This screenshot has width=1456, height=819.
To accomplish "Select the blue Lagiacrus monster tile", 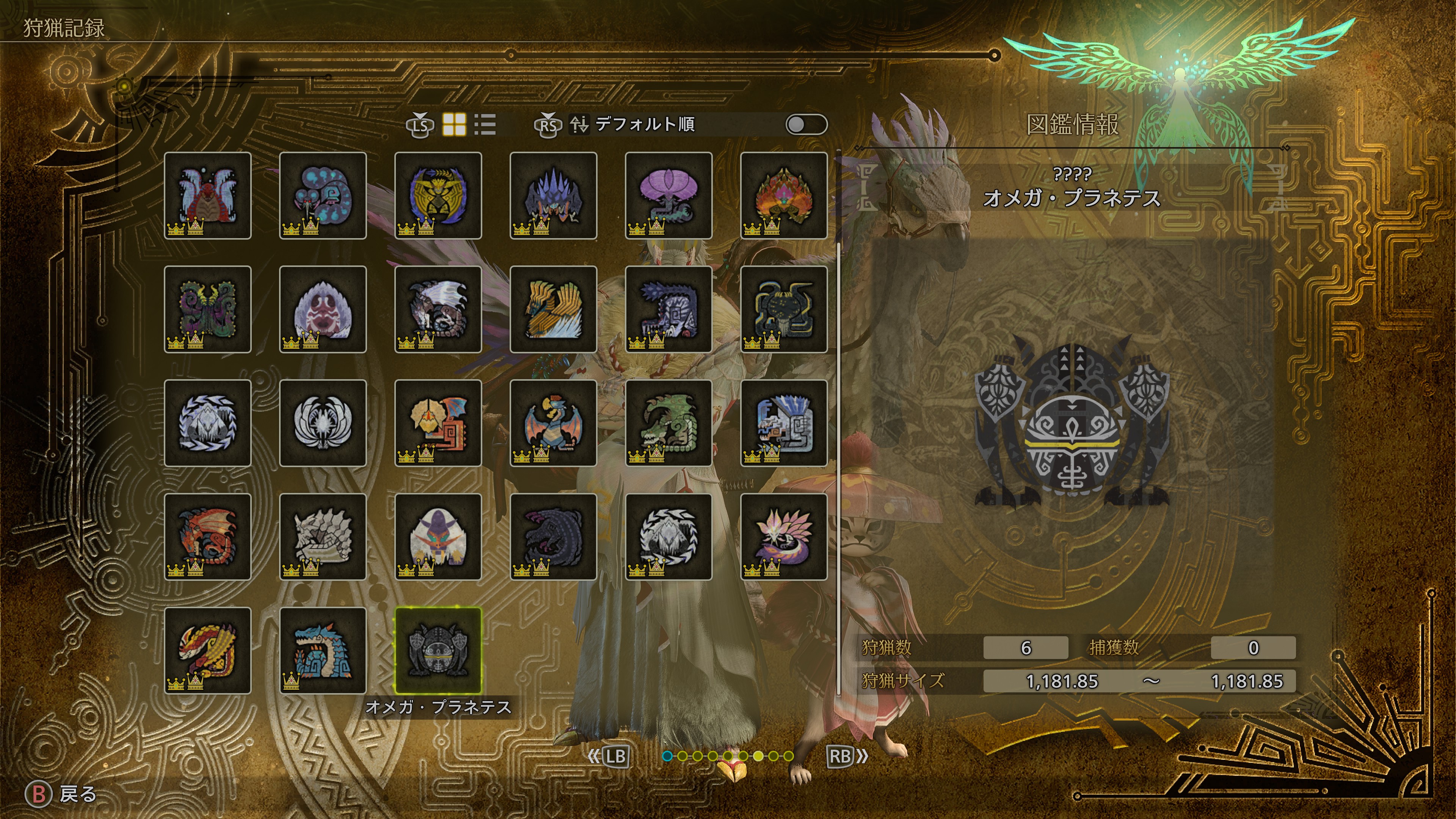I will click(323, 650).
